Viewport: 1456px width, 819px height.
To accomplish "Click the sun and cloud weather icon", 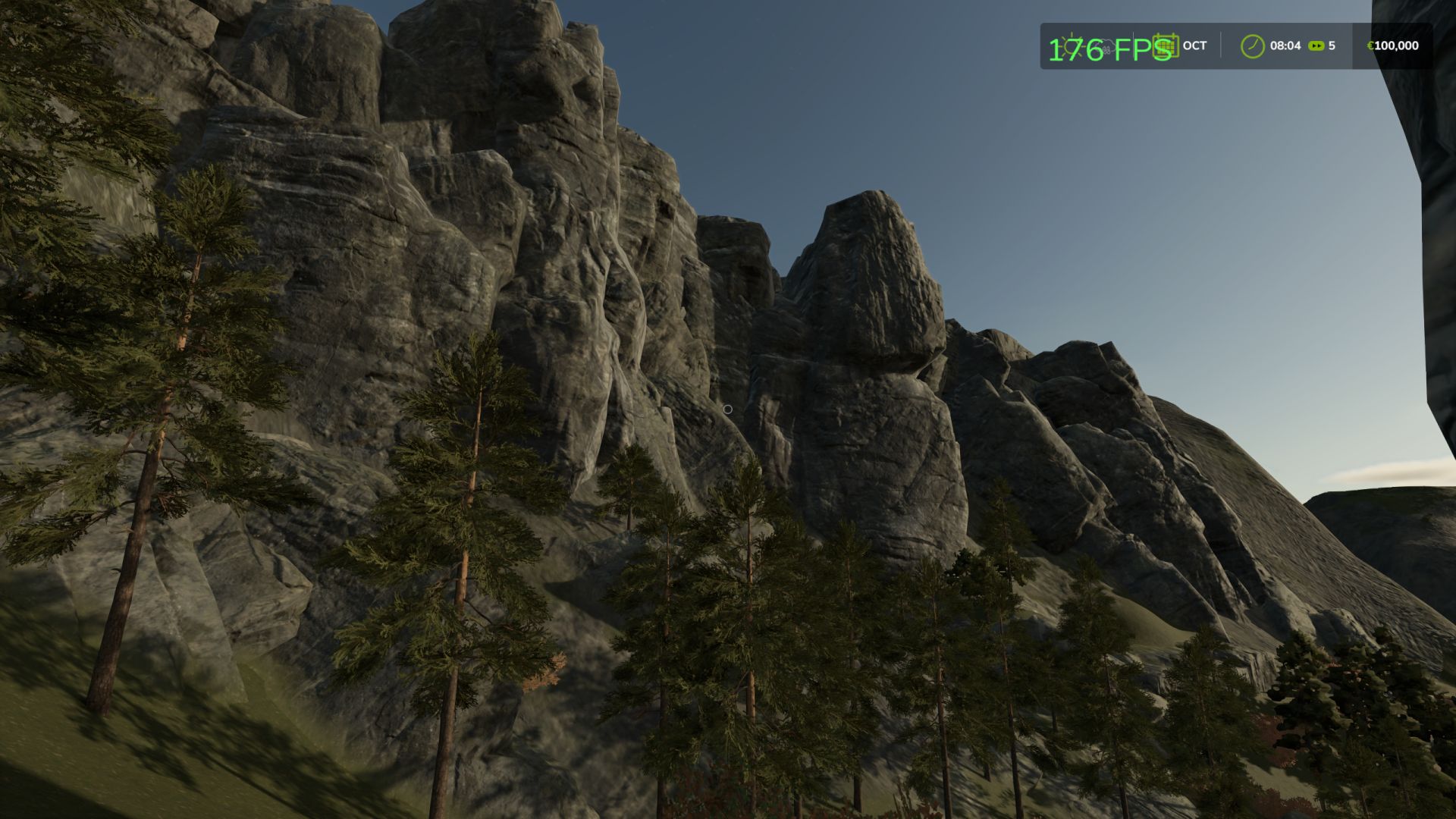I will (x=1075, y=46).
